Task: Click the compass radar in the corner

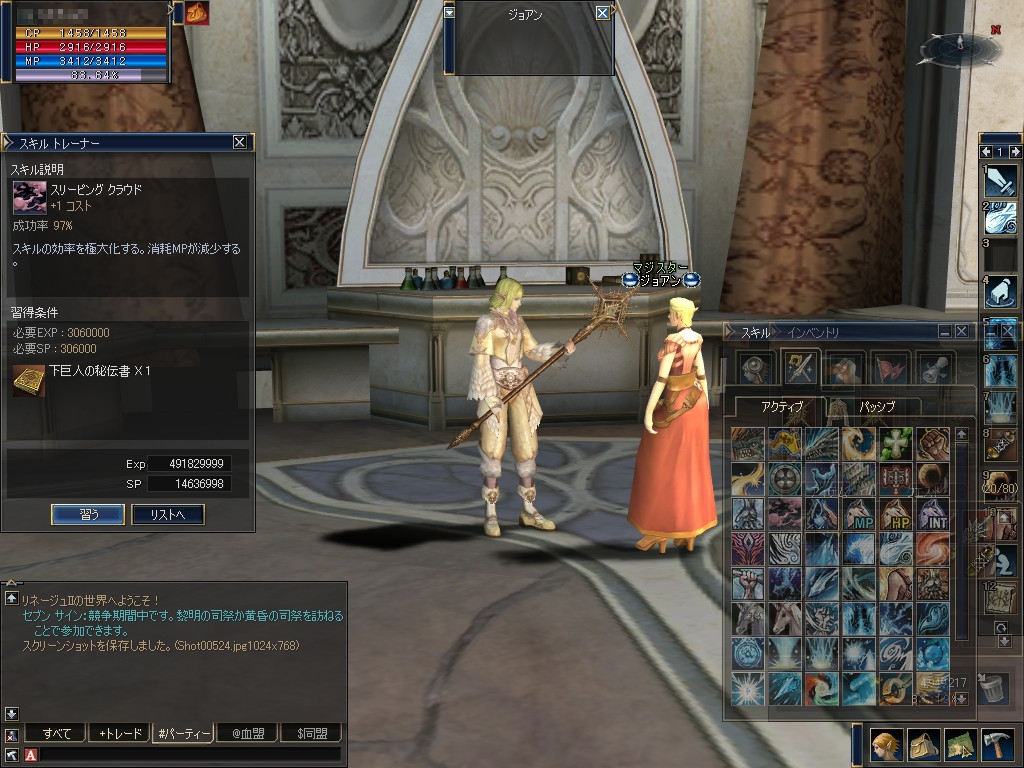Action: click(957, 46)
